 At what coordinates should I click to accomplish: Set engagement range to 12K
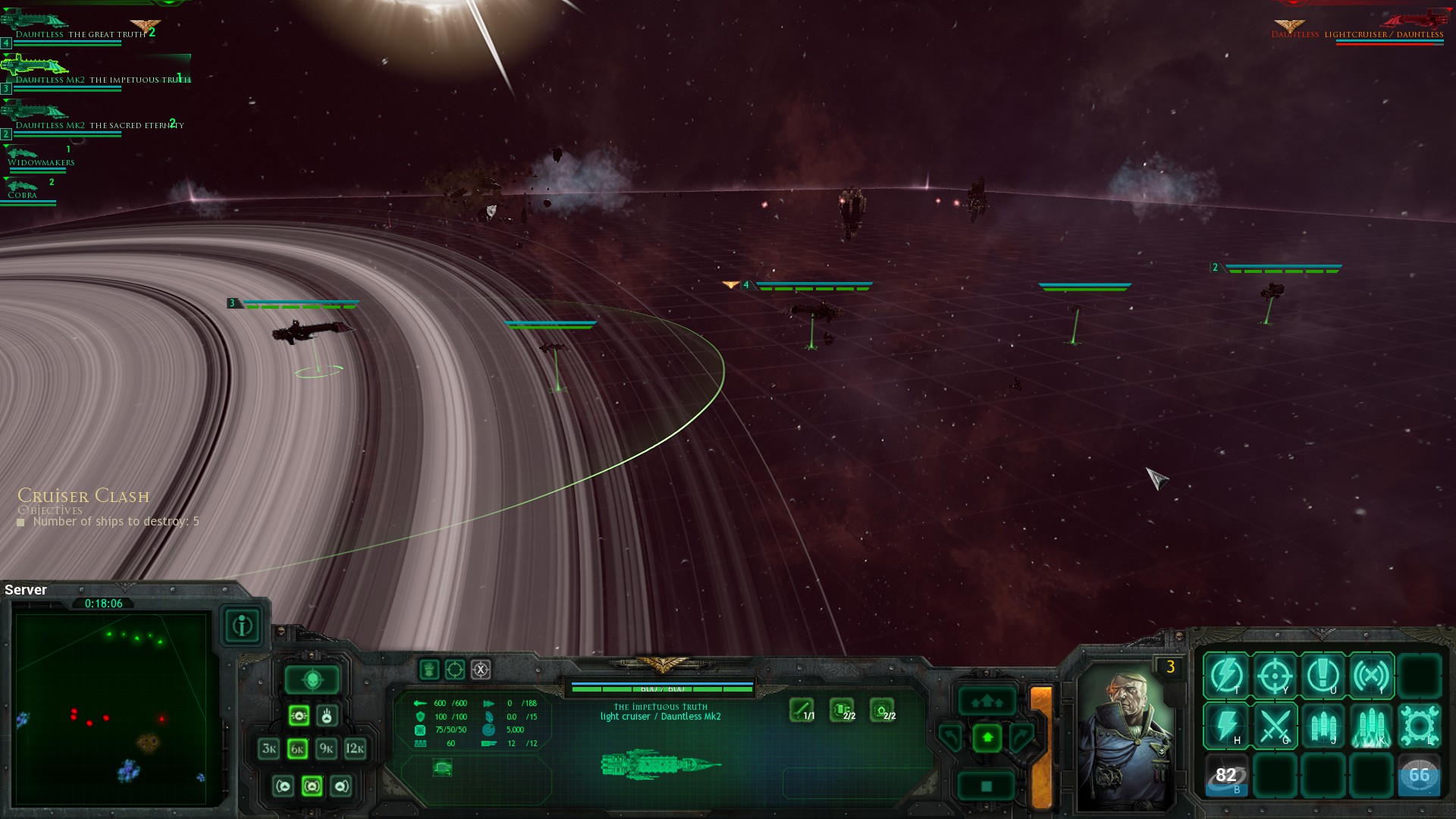coord(355,749)
